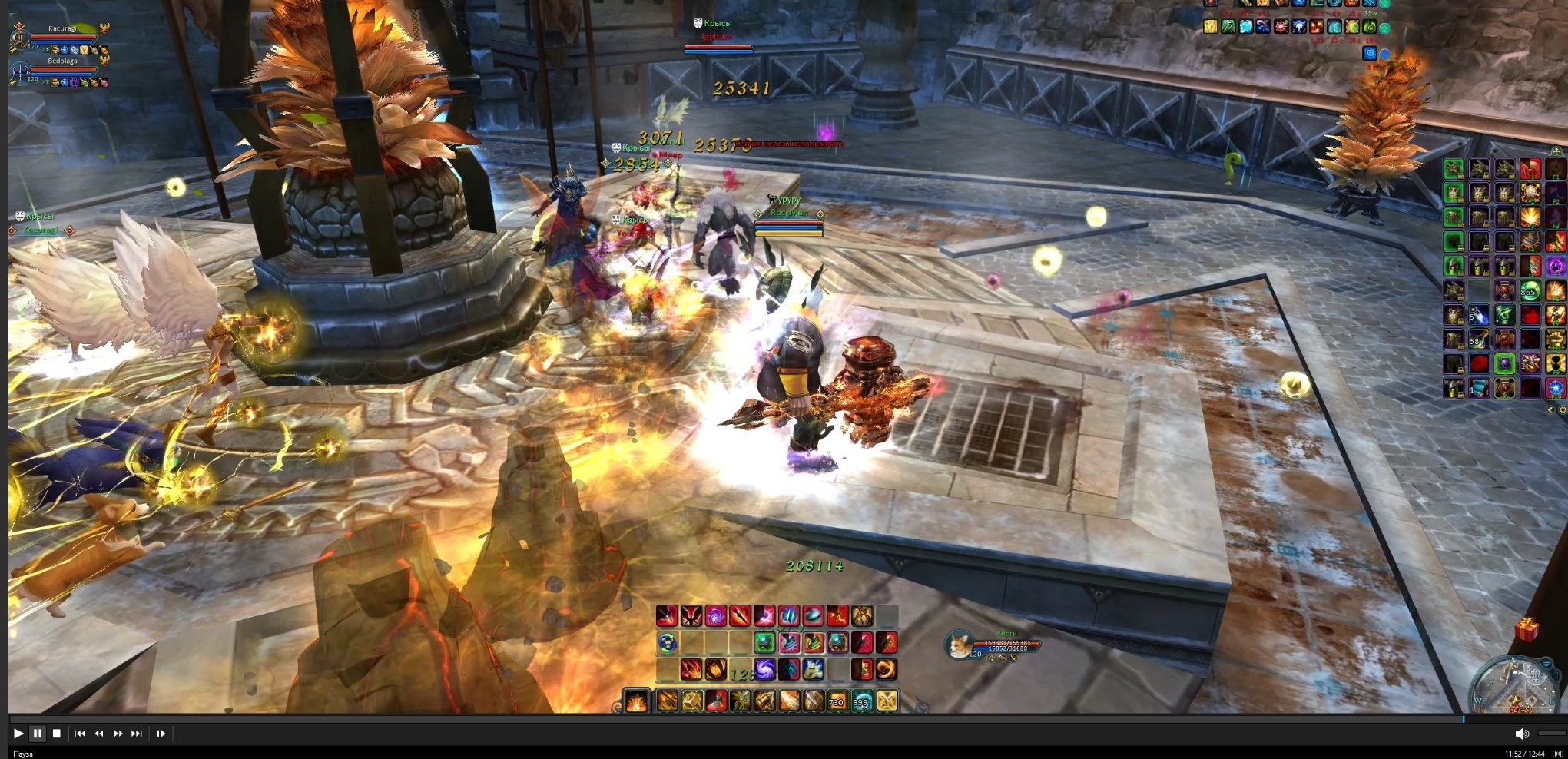Activate the crossed swords skill on bottom hotbar
The height and width of the screenshot is (759, 1568).
(887, 701)
